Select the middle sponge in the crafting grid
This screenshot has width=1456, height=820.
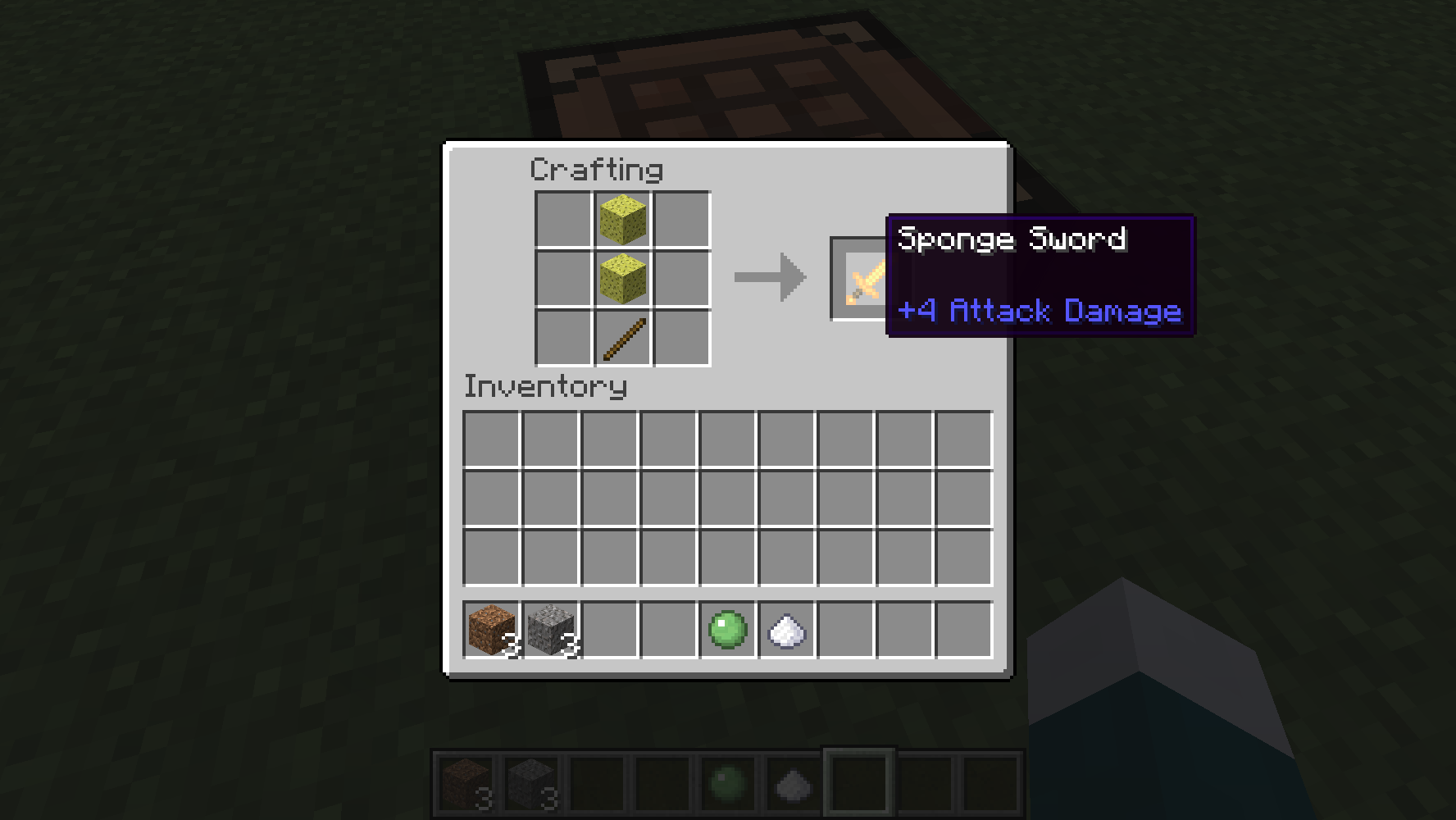(x=621, y=279)
